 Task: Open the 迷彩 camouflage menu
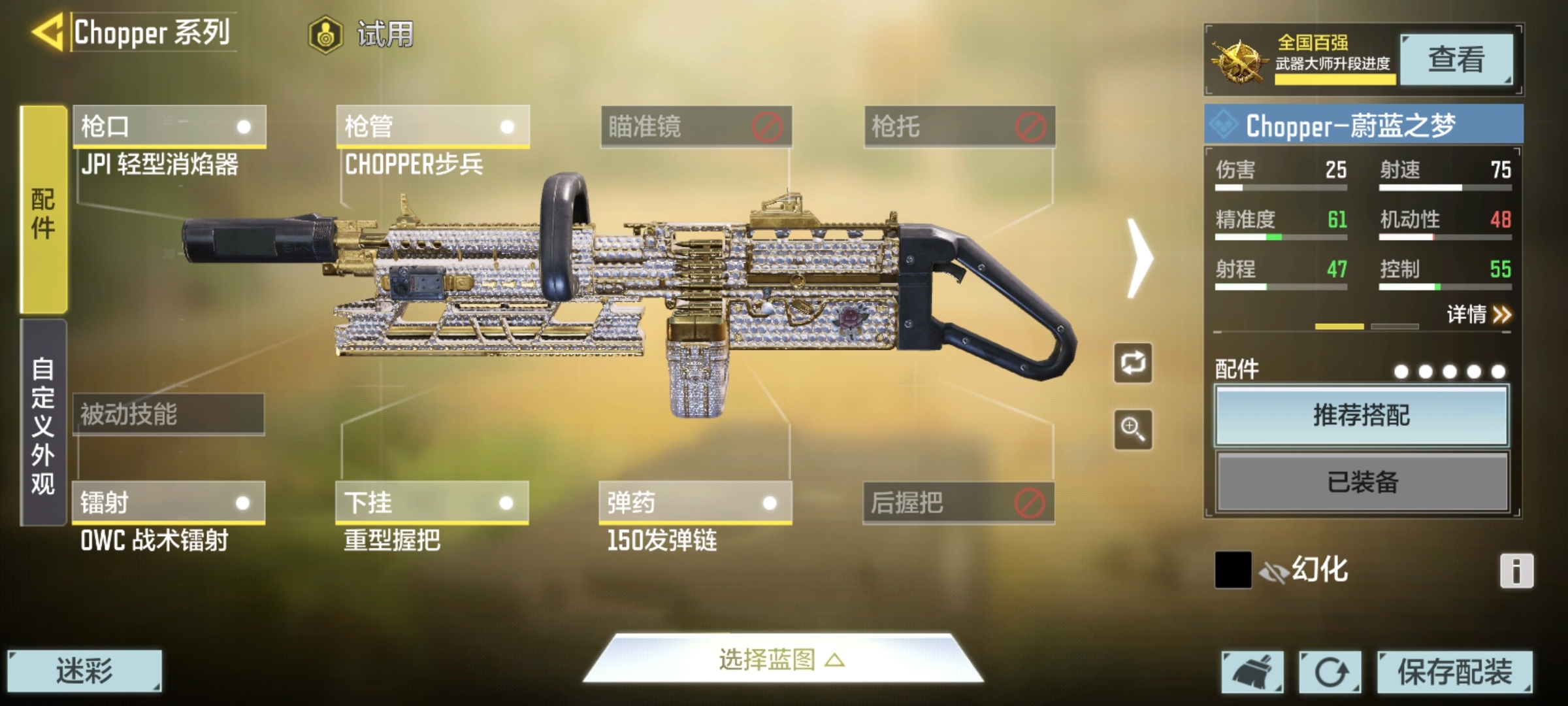[84, 671]
